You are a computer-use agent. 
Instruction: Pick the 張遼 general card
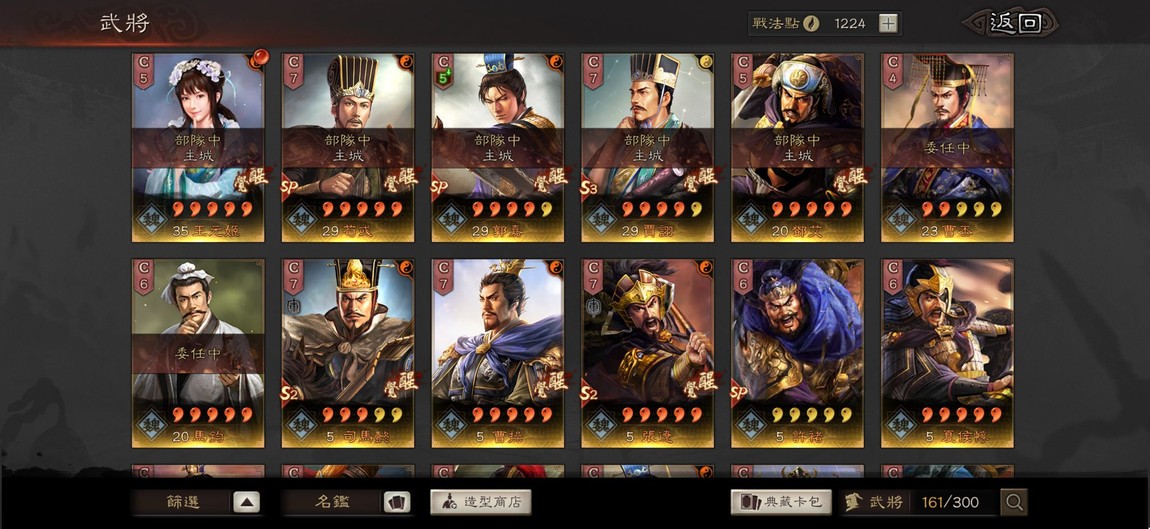coord(648,352)
